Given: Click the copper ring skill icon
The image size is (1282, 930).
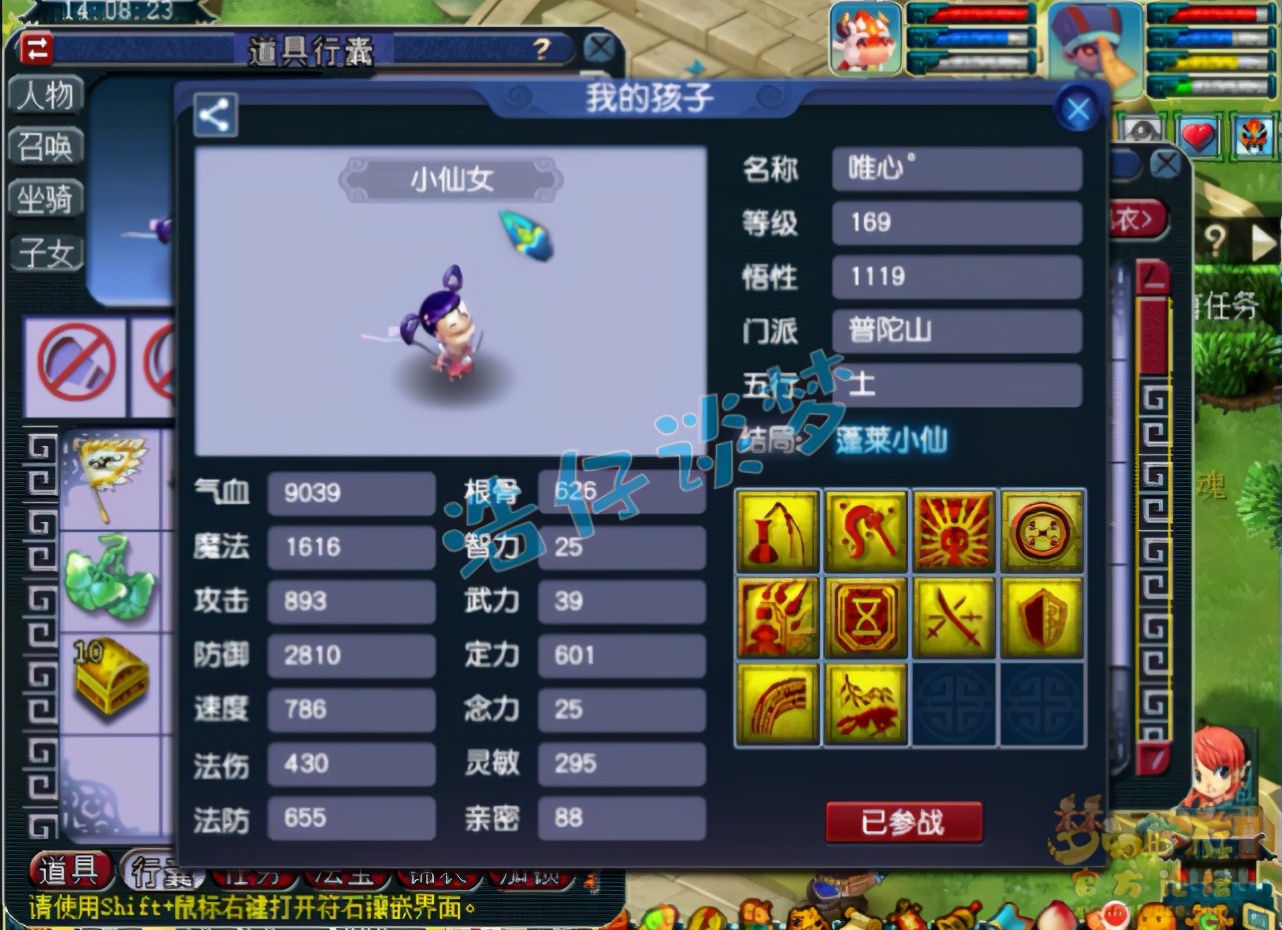Looking at the screenshot, I should [x=1043, y=530].
